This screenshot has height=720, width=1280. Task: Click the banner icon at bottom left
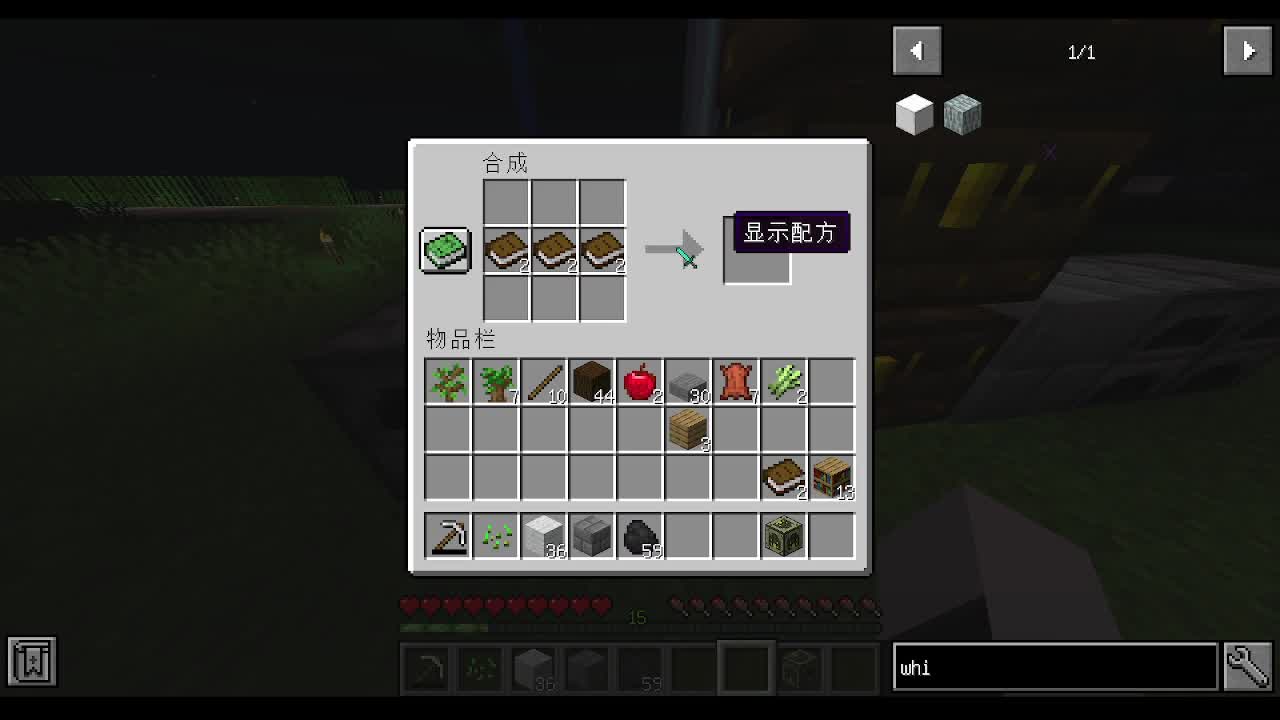point(30,661)
